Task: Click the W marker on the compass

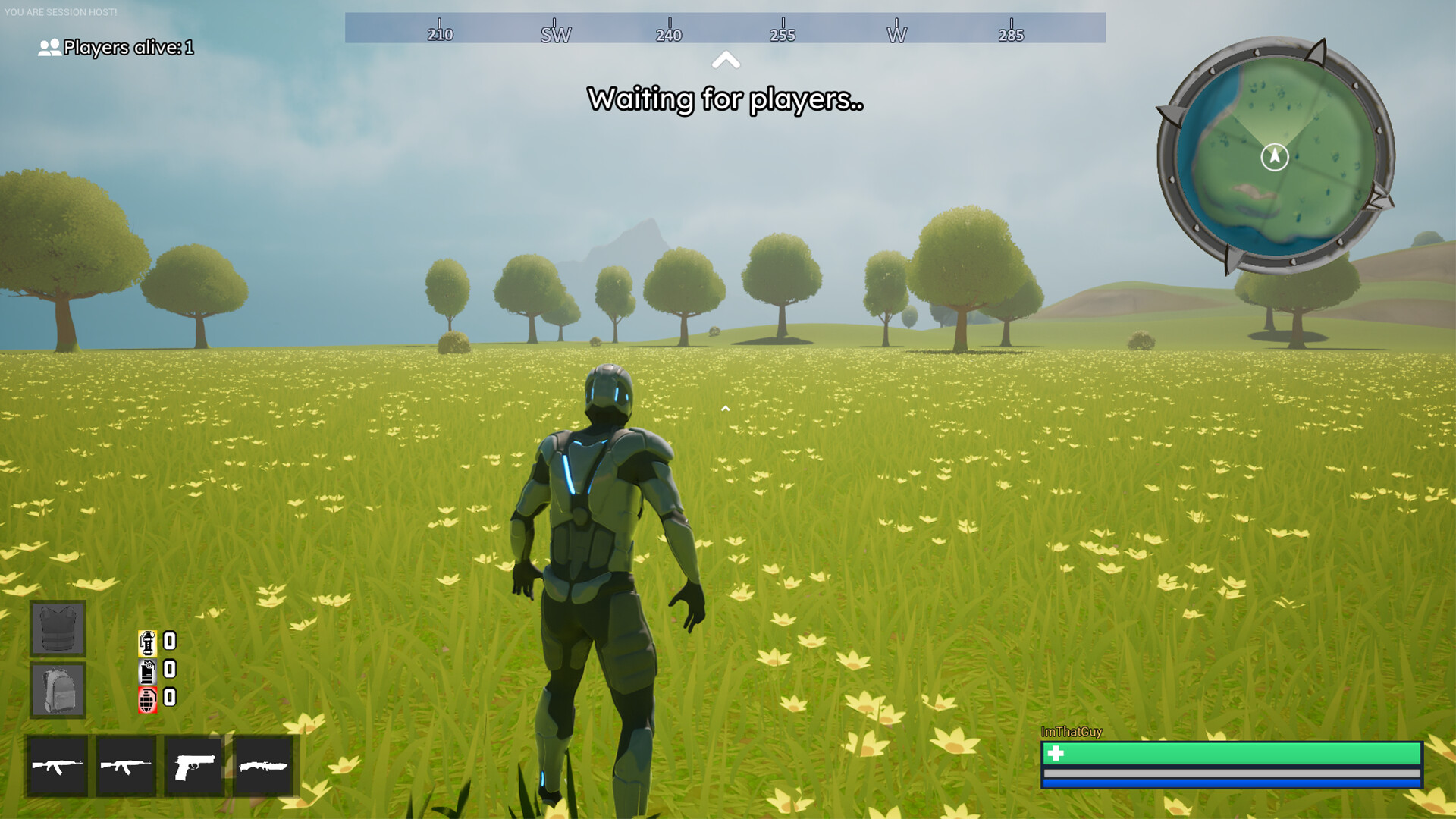Action: (898, 33)
